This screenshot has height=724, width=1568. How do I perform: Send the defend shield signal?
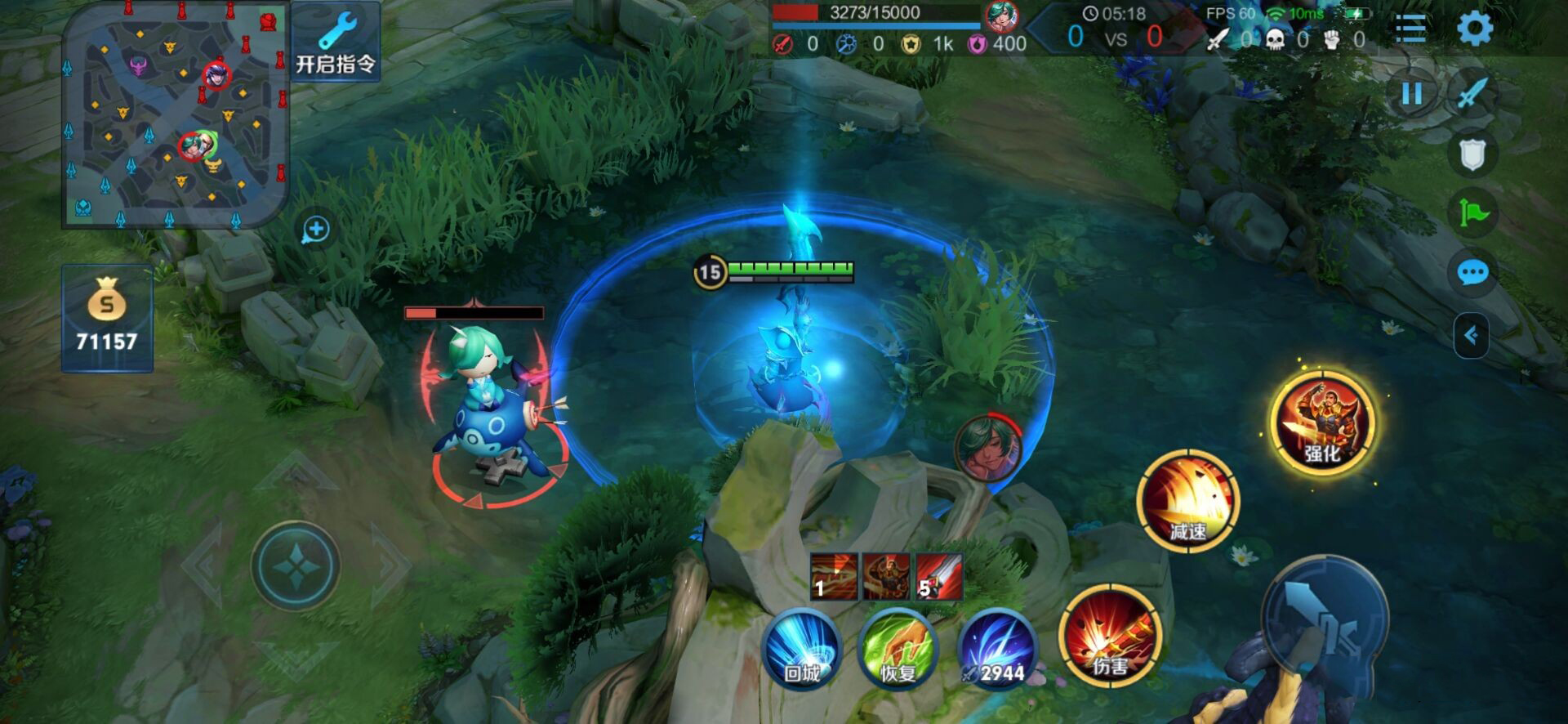(1472, 153)
